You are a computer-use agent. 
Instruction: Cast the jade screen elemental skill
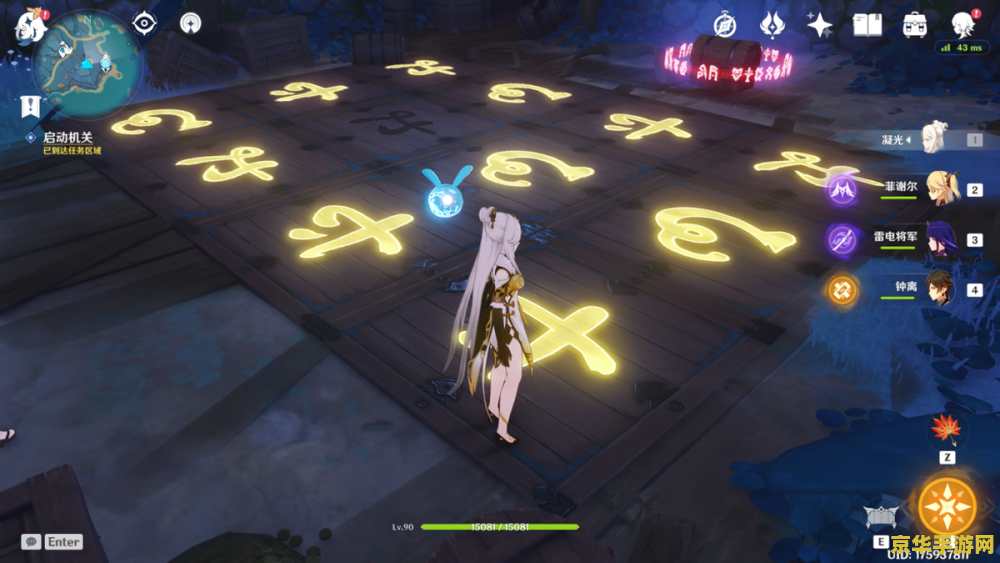pos(879,517)
